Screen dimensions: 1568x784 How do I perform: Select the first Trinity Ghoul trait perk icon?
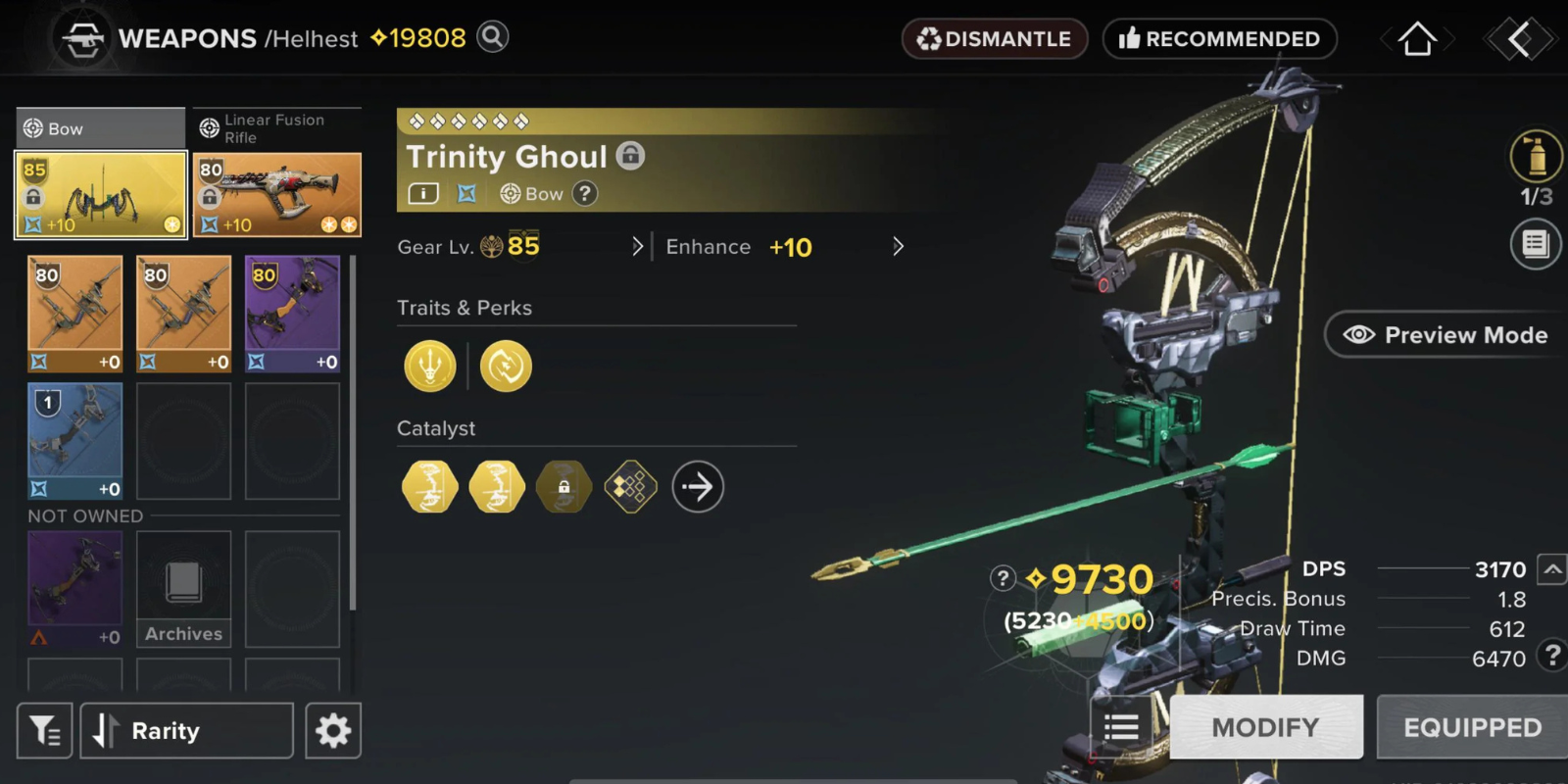point(429,366)
